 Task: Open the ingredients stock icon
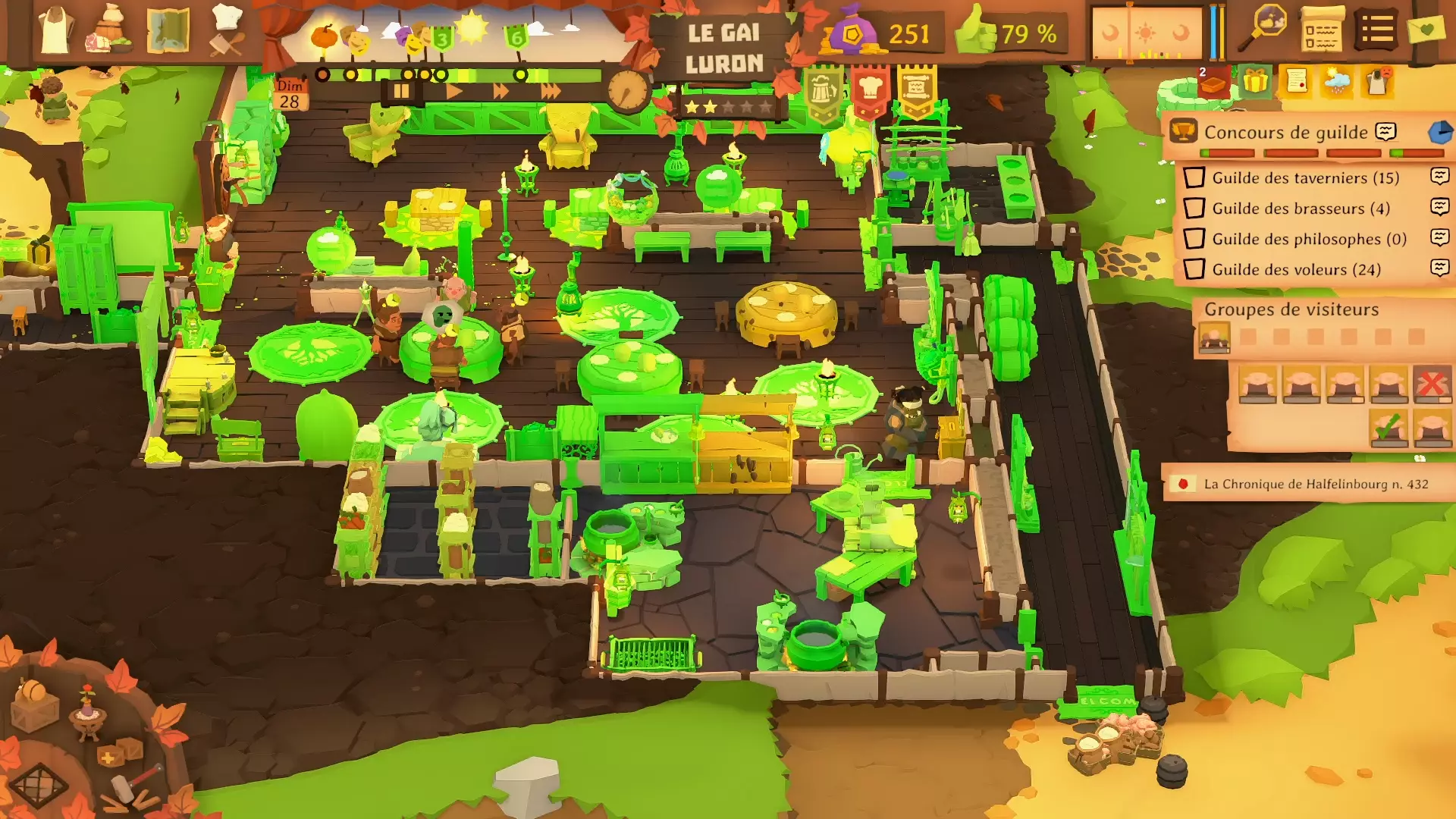(x=111, y=30)
